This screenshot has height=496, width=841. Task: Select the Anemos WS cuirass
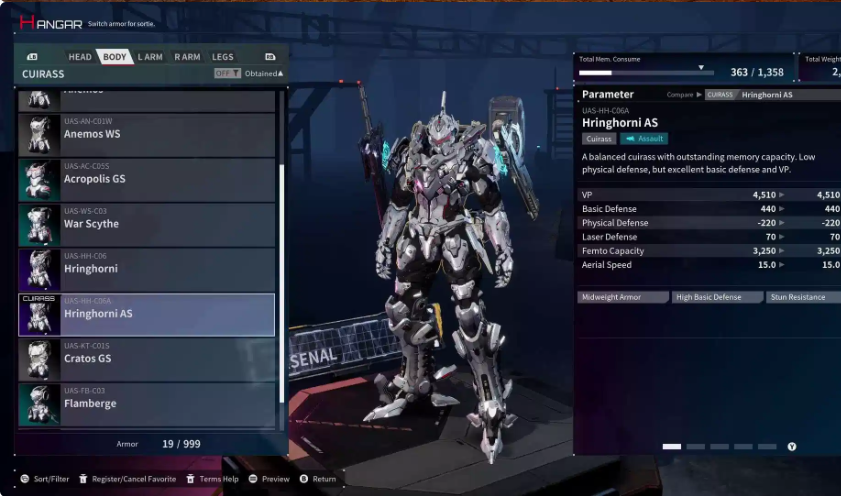click(147, 134)
